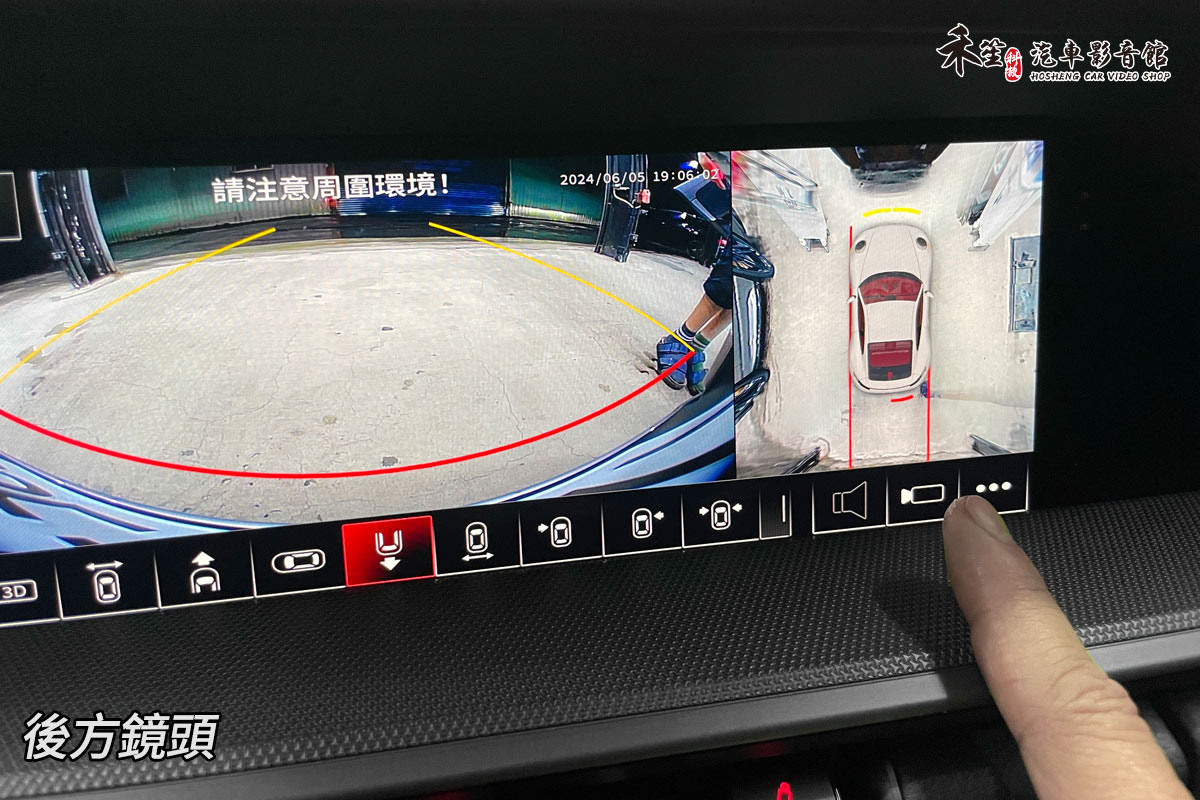Viewport: 1200px width, 800px height.
Task: Switch to the right side camera view
Action: click(x=641, y=521)
